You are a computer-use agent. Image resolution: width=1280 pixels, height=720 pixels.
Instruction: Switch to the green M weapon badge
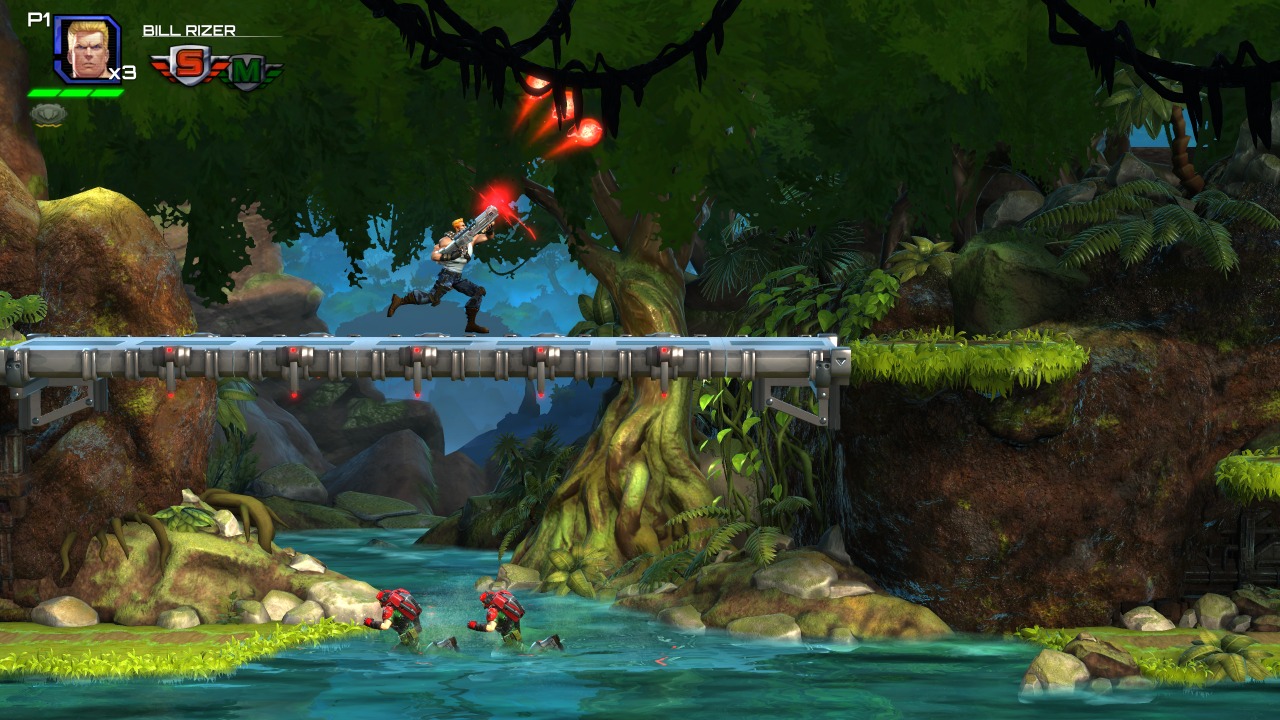(x=244, y=71)
